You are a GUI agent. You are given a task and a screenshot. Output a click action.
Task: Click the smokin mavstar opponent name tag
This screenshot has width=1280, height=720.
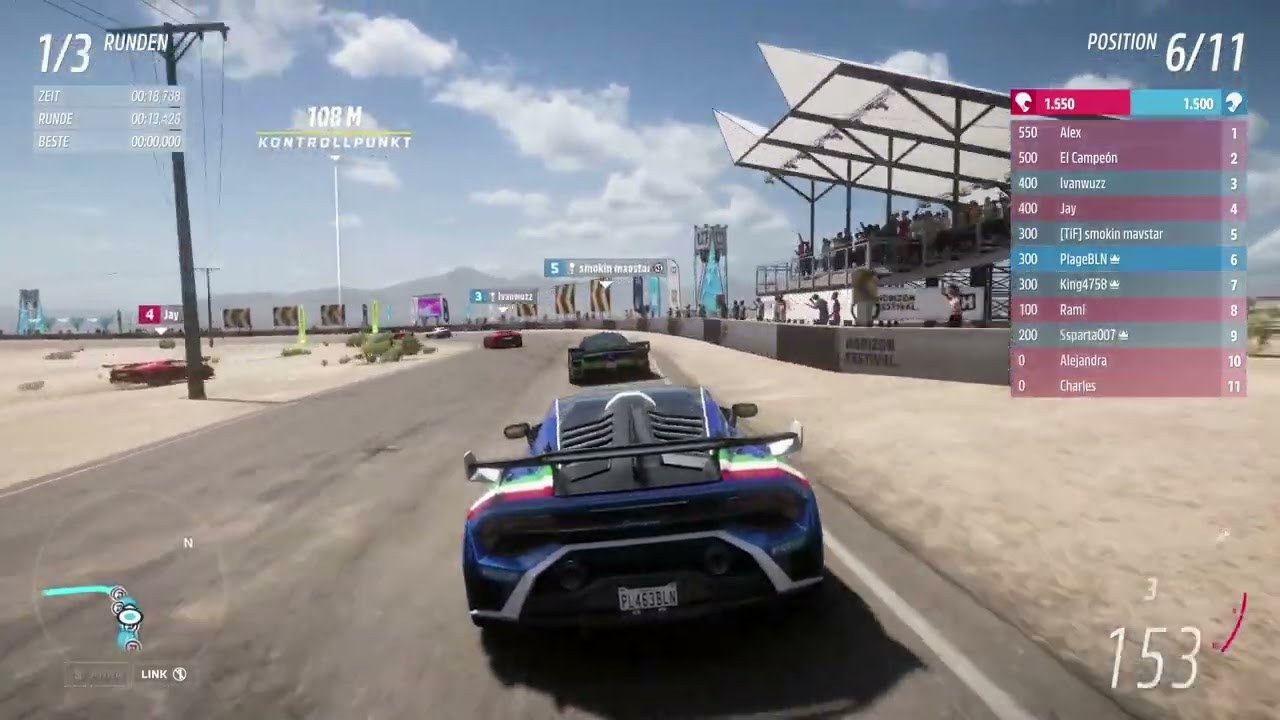tap(606, 268)
